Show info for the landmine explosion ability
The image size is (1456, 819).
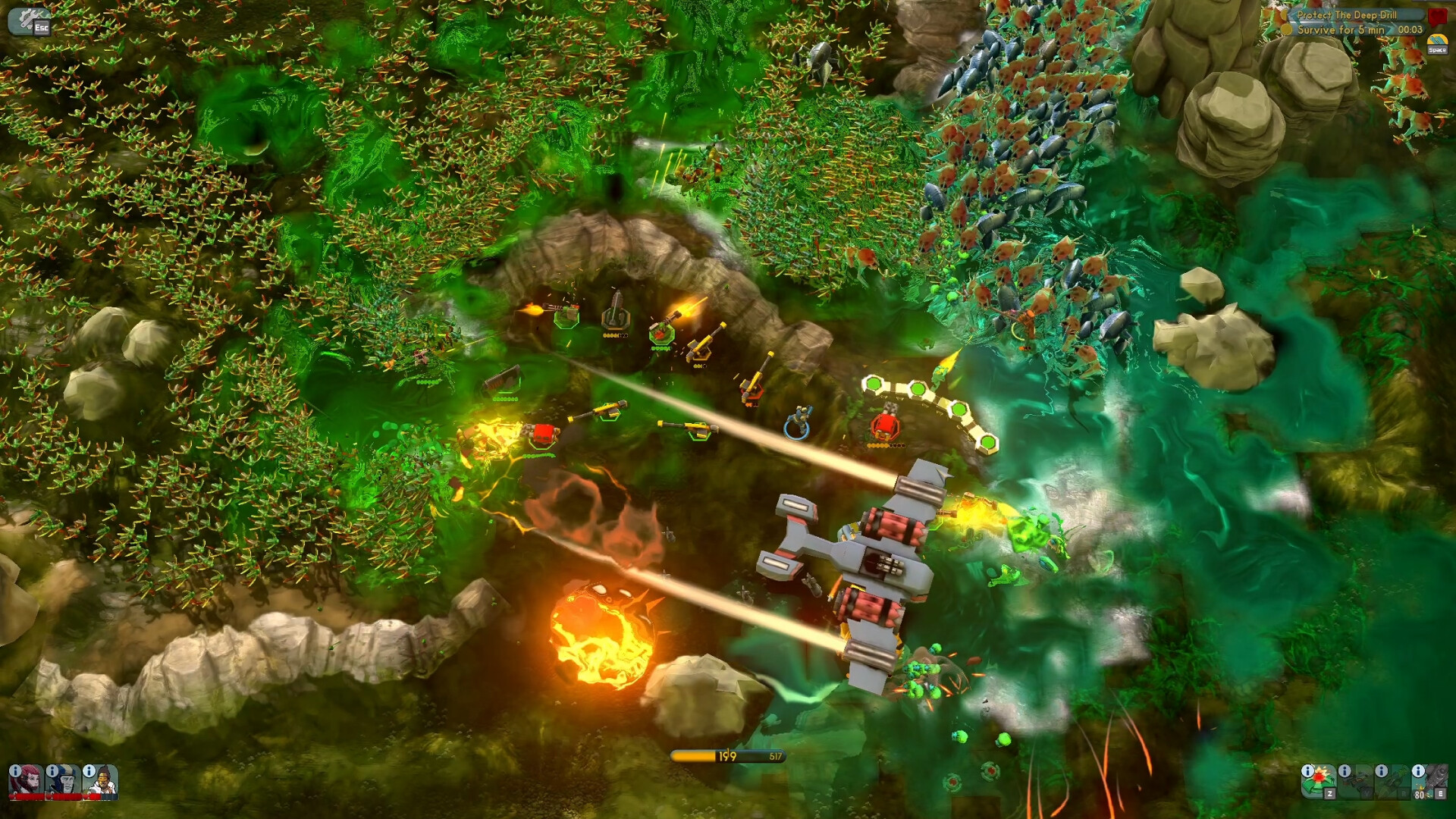pos(1307,770)
